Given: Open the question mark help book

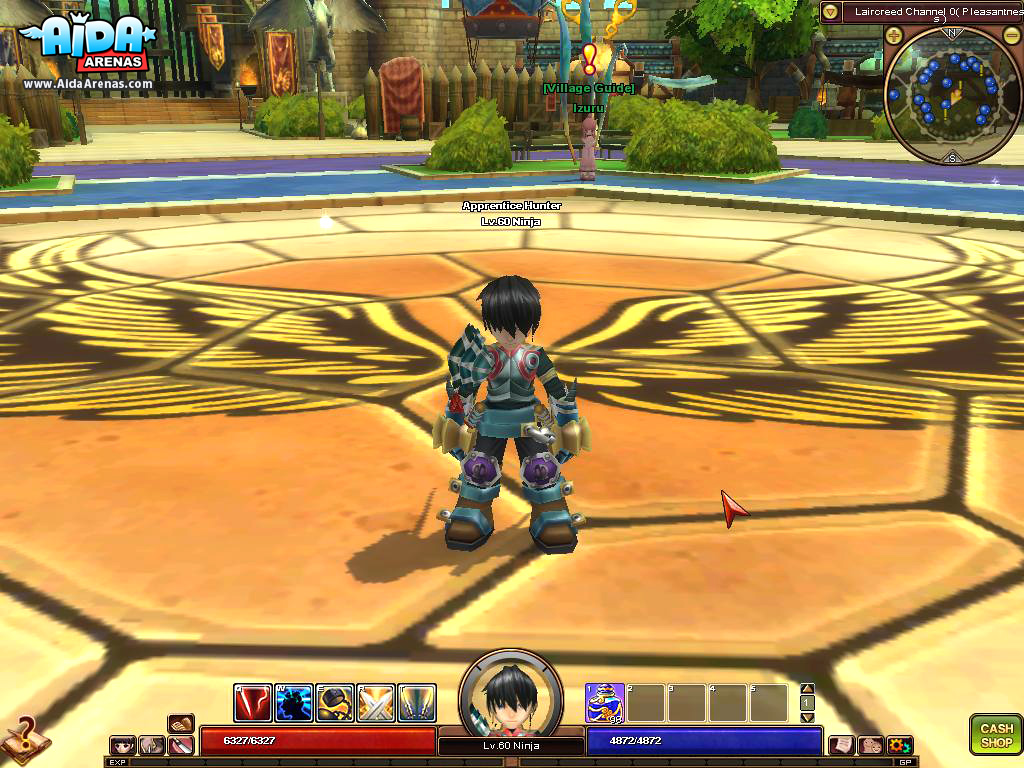Looking at the screenshot, I should click(x=22, y=738).
